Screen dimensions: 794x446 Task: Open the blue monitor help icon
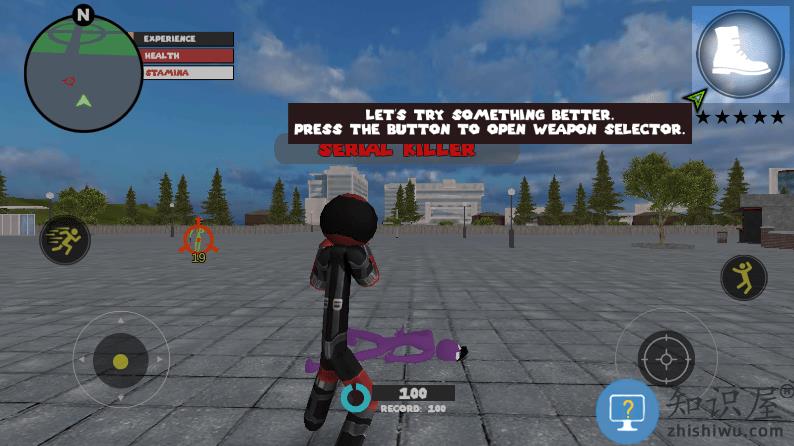pos(627,410)
